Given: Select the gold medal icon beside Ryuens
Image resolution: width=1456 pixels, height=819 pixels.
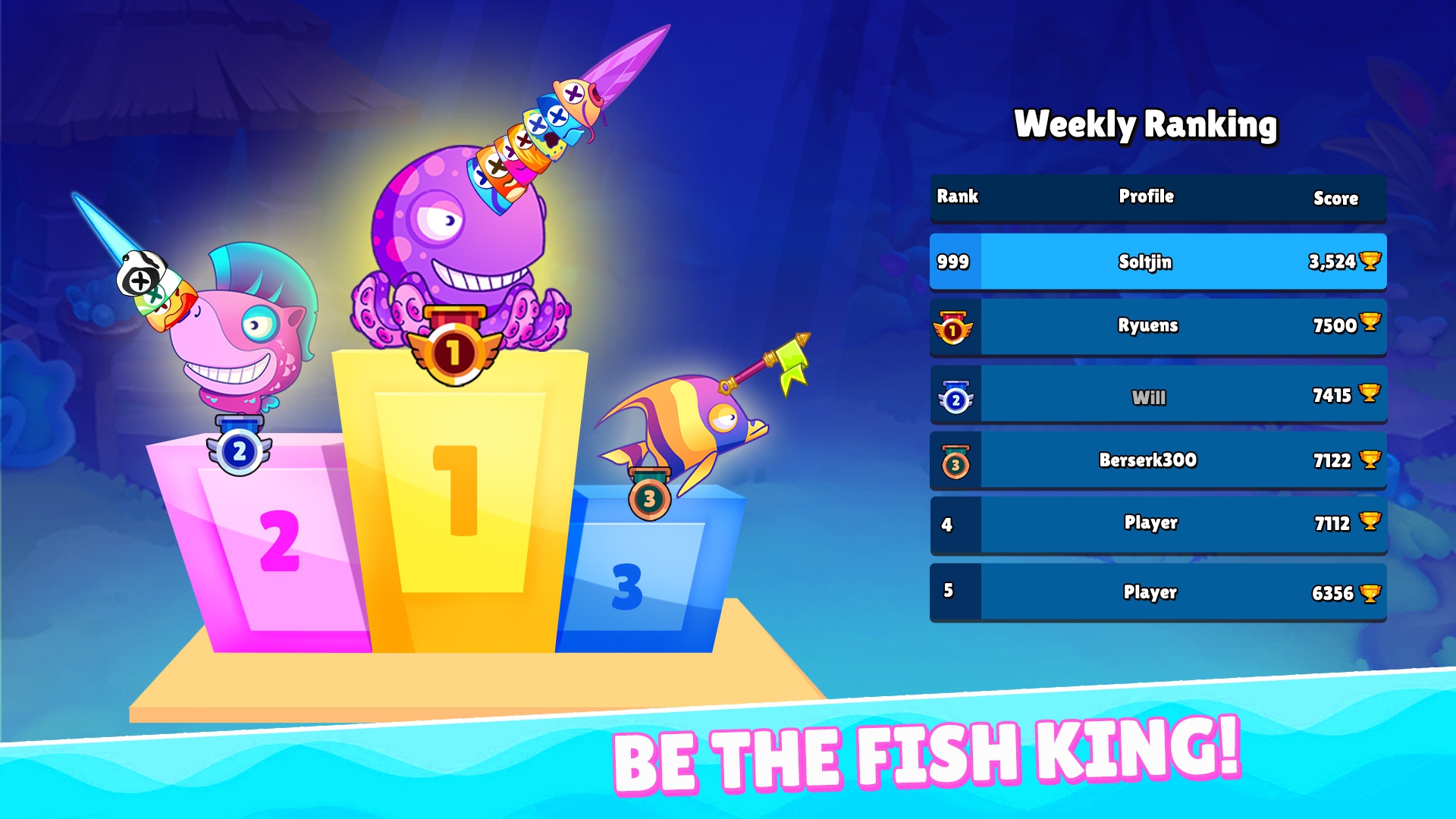Looking at the screenshot, I should point(954,326).
